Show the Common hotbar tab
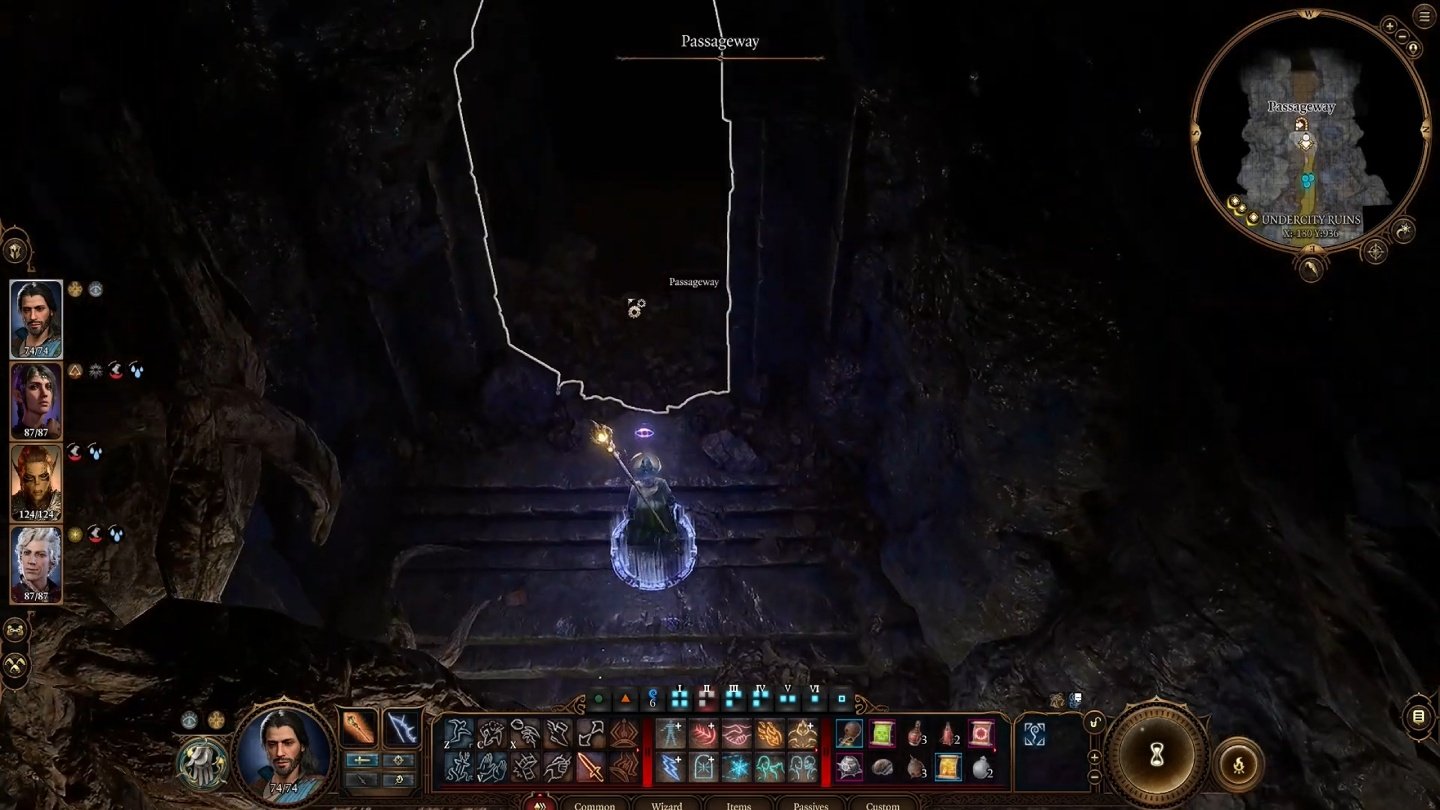1440x810 pixels. (595, 804)
